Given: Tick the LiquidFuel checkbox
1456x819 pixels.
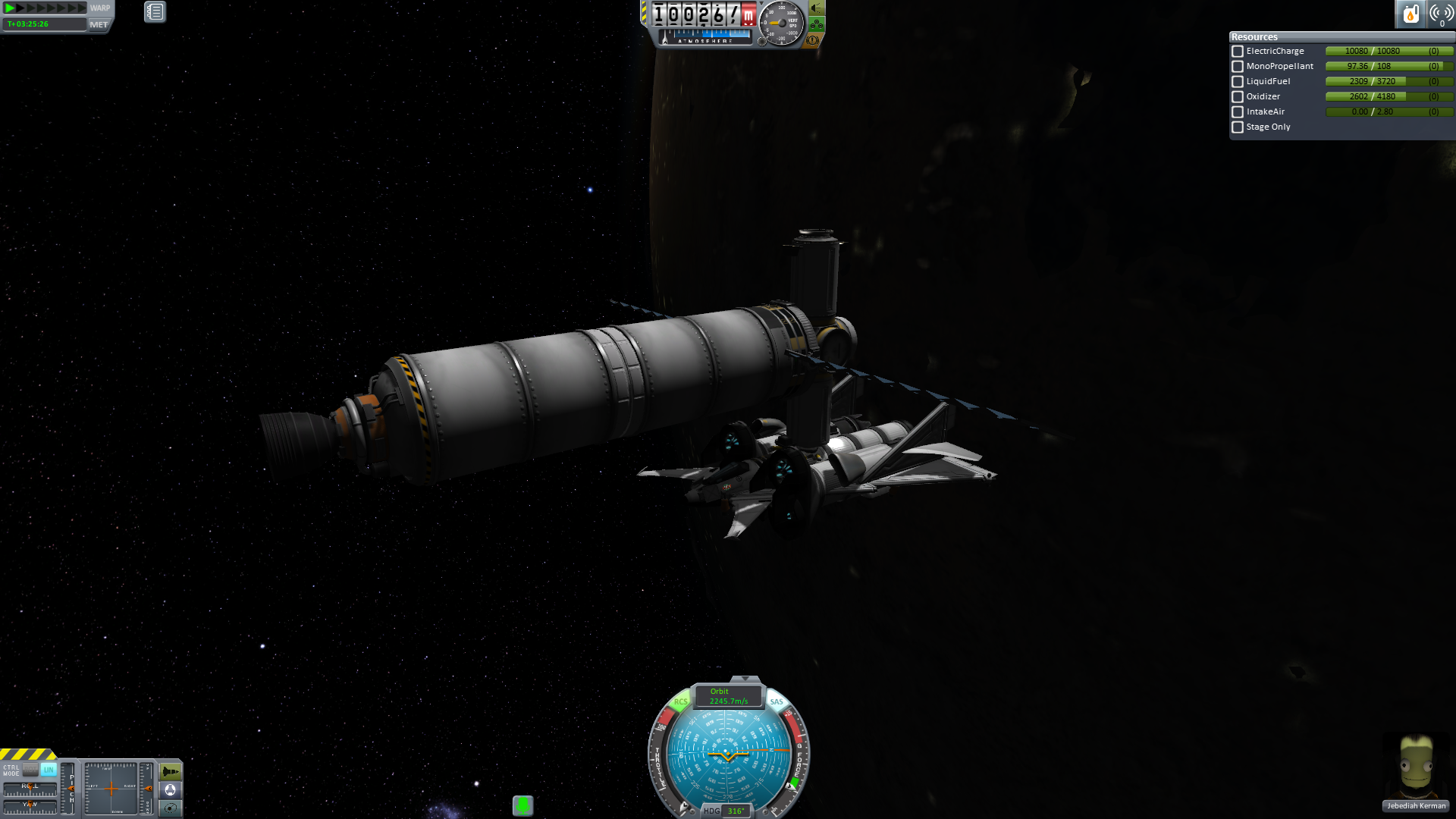Looking at the screenshot, I should (x=1238, y=82).
